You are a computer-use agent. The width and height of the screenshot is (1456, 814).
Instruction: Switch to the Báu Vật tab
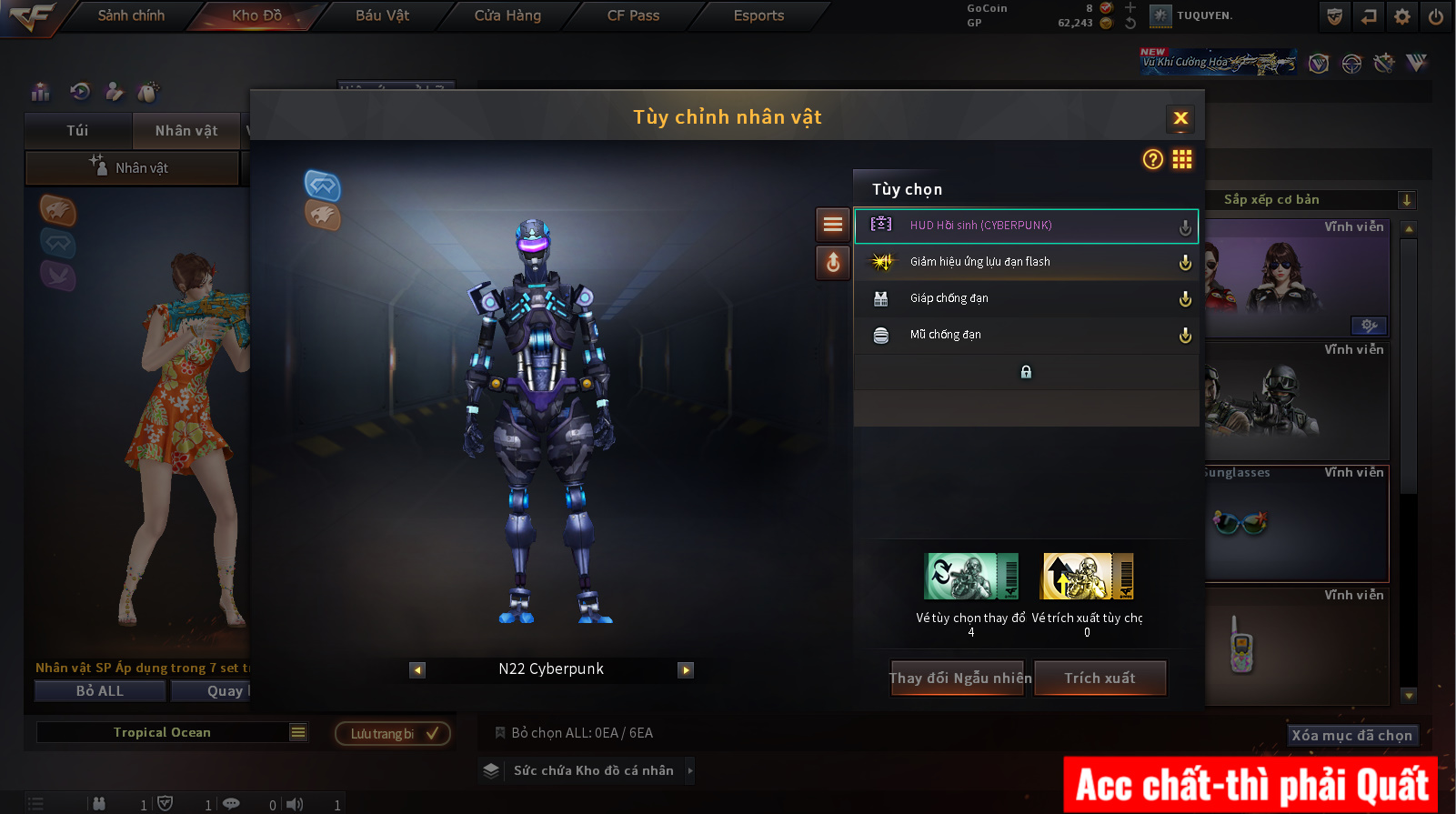pyautogui.click(x=382, y=15)
